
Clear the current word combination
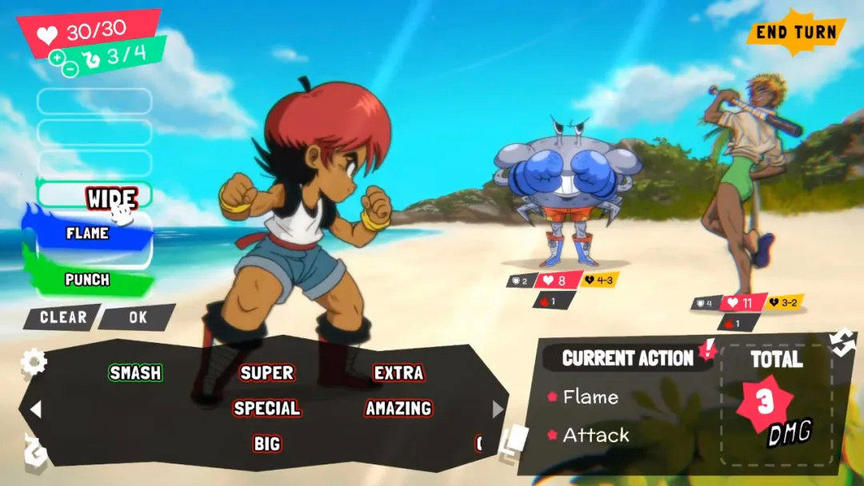[x=62, y=317]
